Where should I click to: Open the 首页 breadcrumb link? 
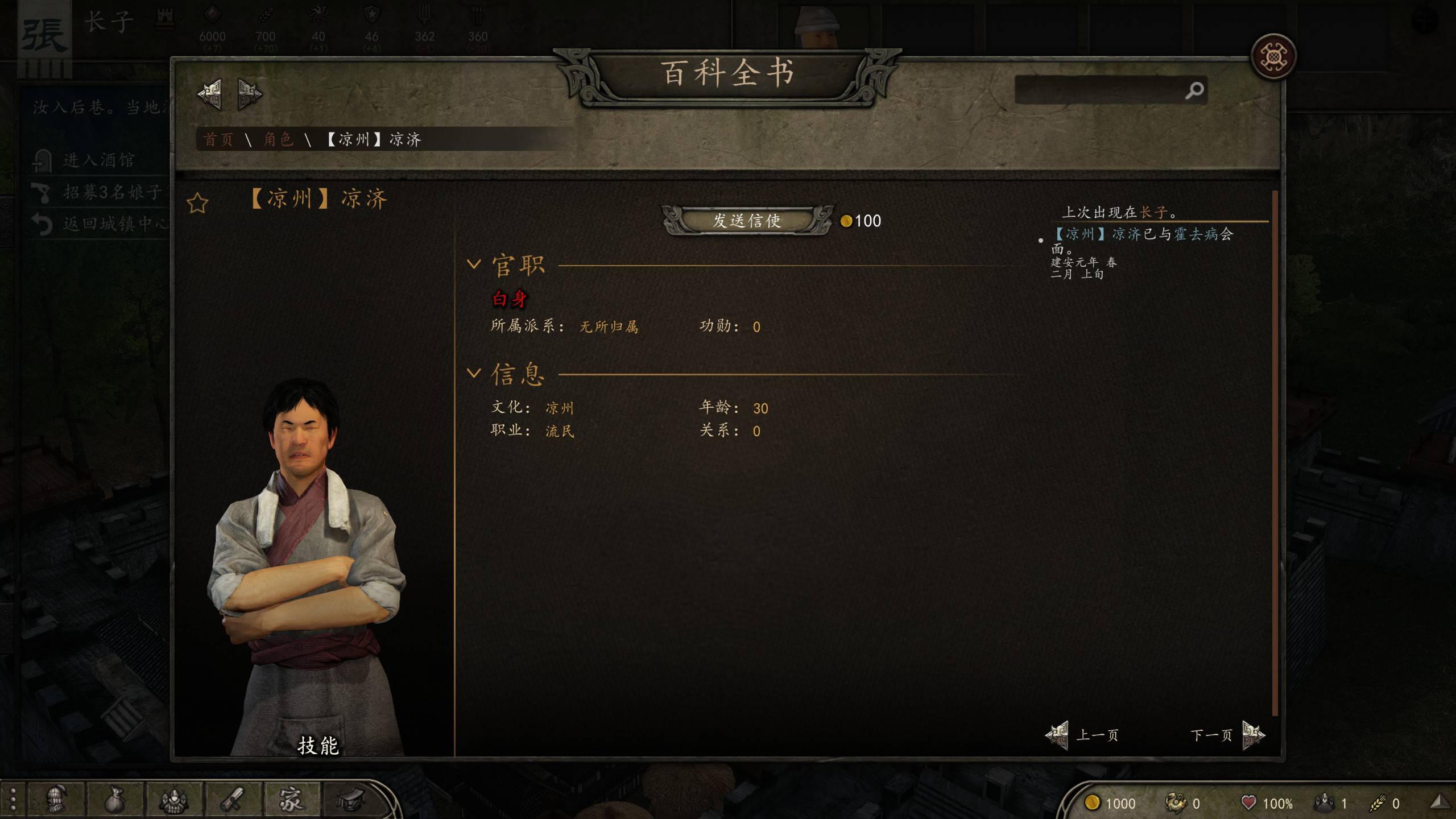218,139
